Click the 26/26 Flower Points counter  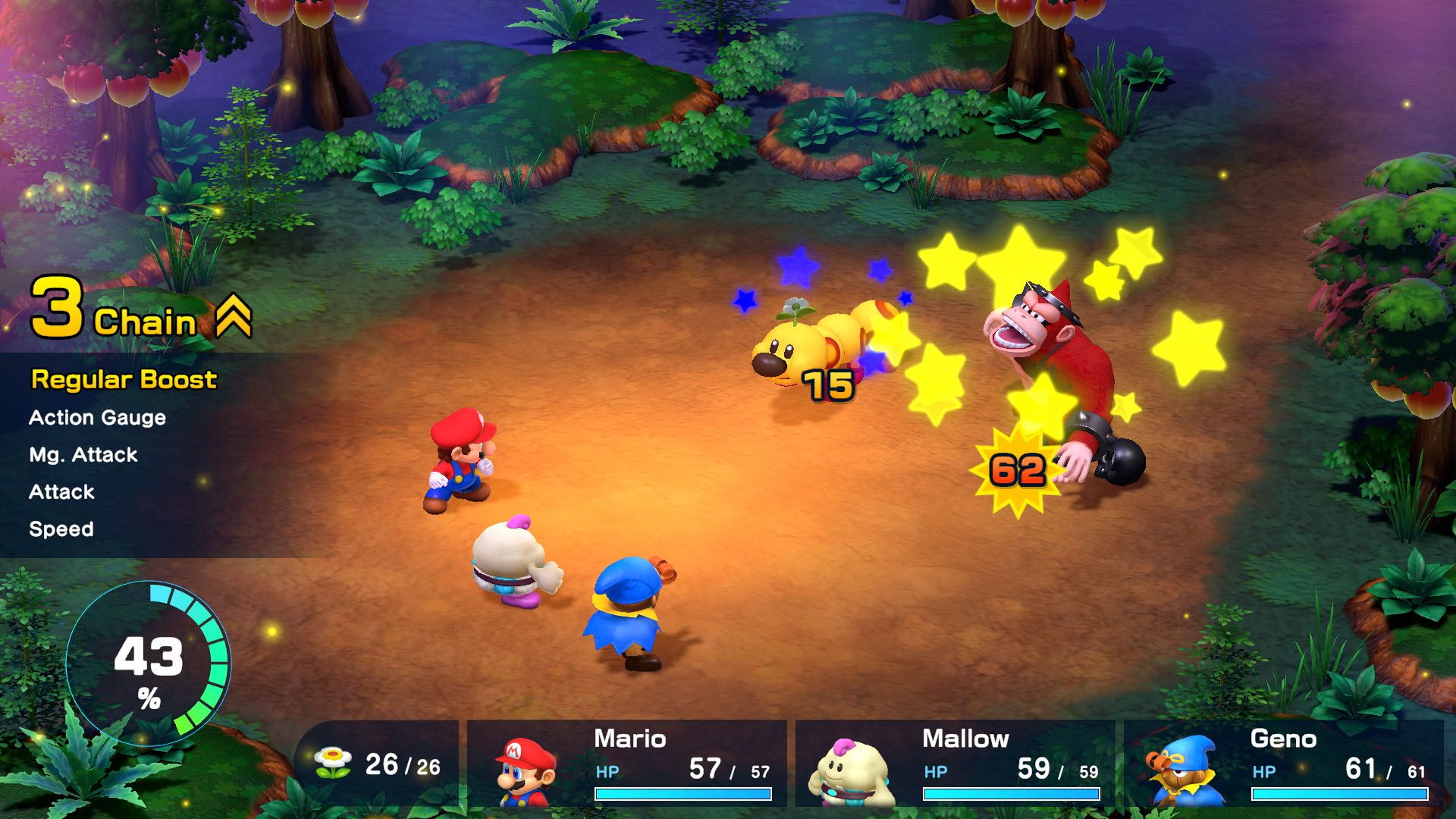pos(403,765)
